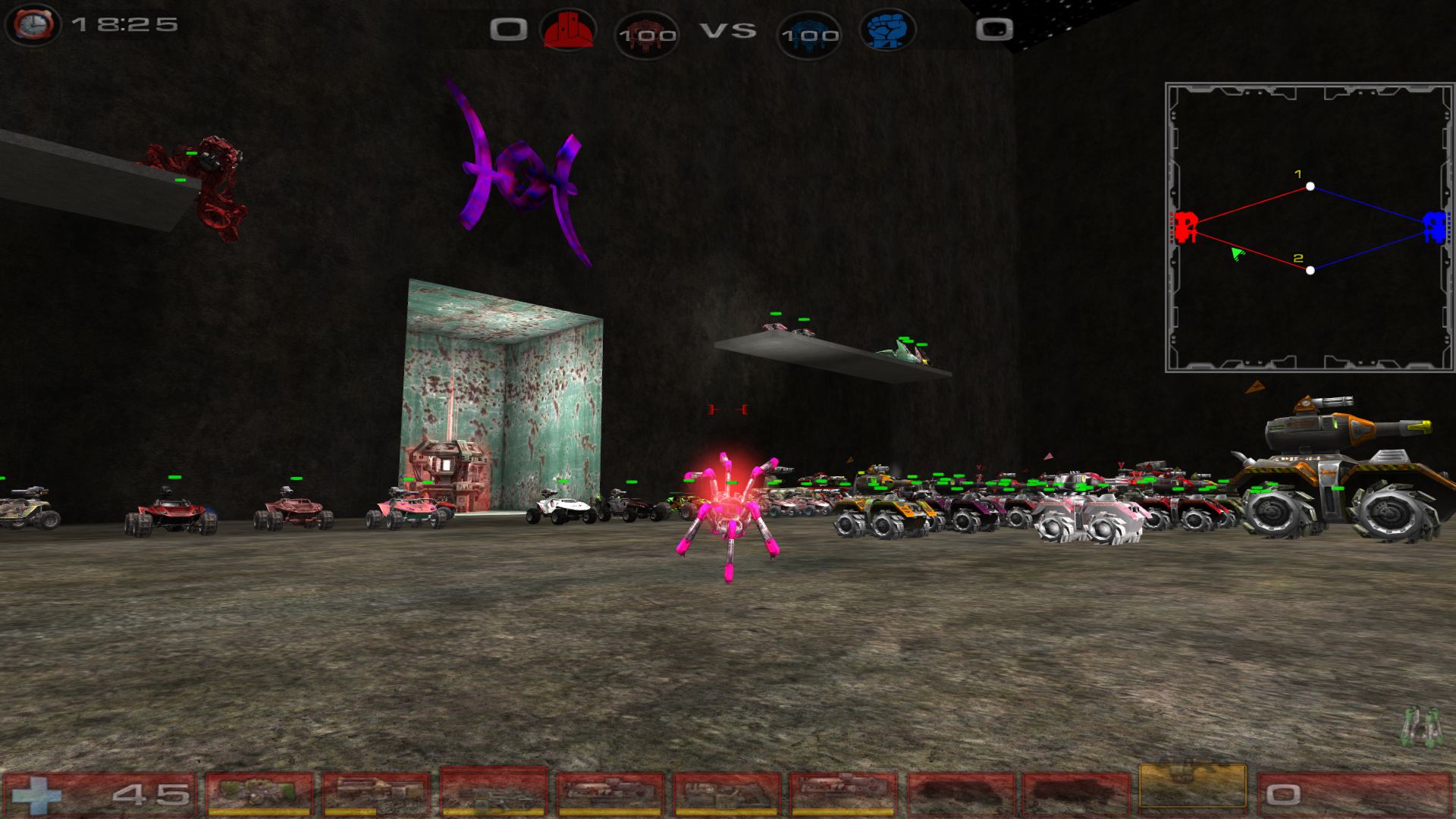Click the blue core health icon
Image resolution: width=1456 pixels, height=819 pixels.
pos(809,34)
